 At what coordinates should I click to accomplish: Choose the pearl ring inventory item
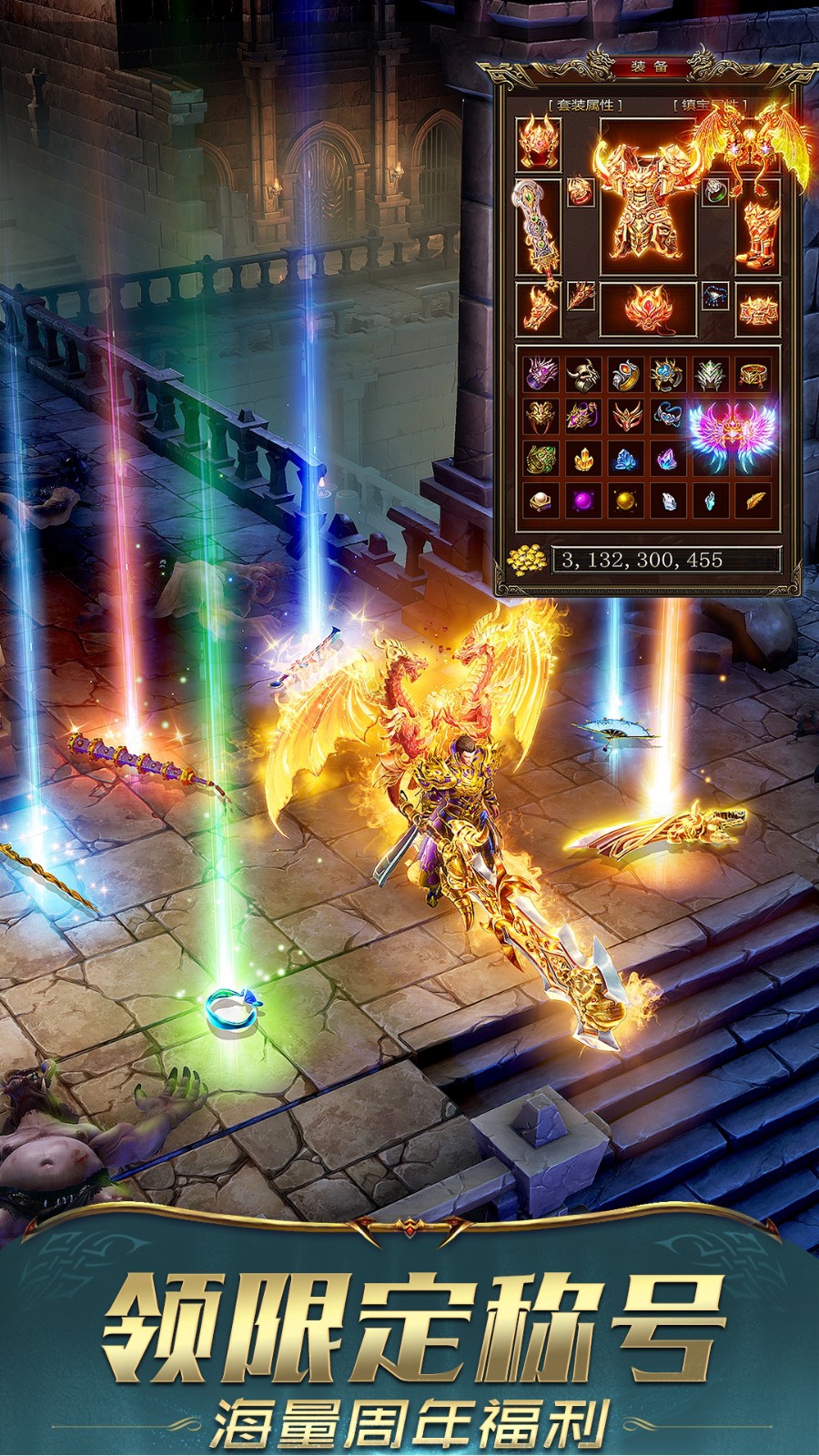[x=540, y=500]
